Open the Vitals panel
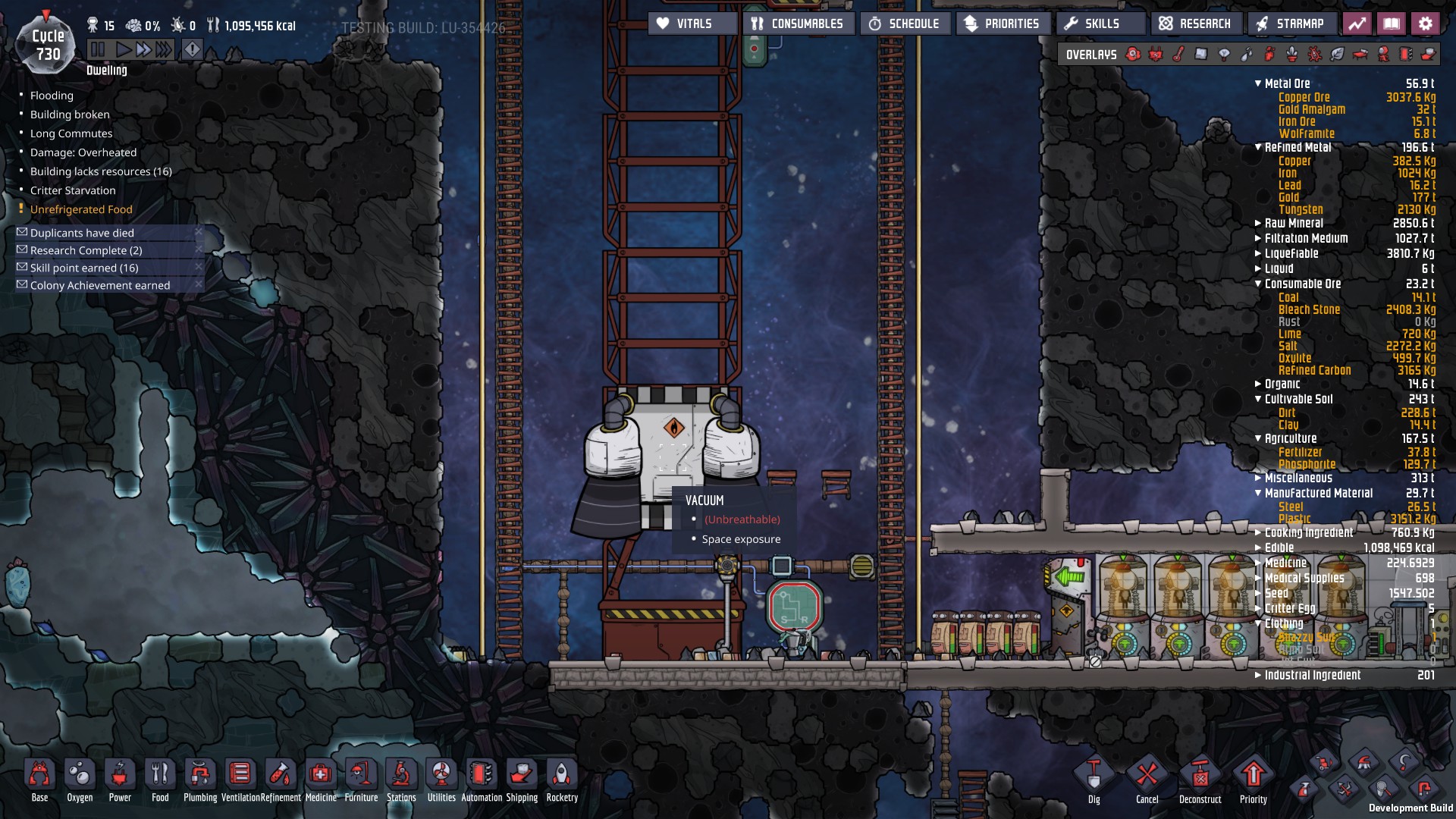This screenshot has height=819, width=1456. point(692,24)
